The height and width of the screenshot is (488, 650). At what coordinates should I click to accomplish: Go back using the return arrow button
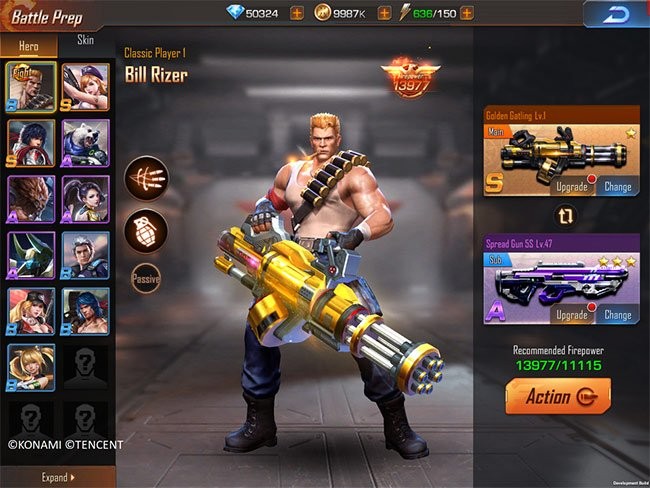tap(614, 14)
